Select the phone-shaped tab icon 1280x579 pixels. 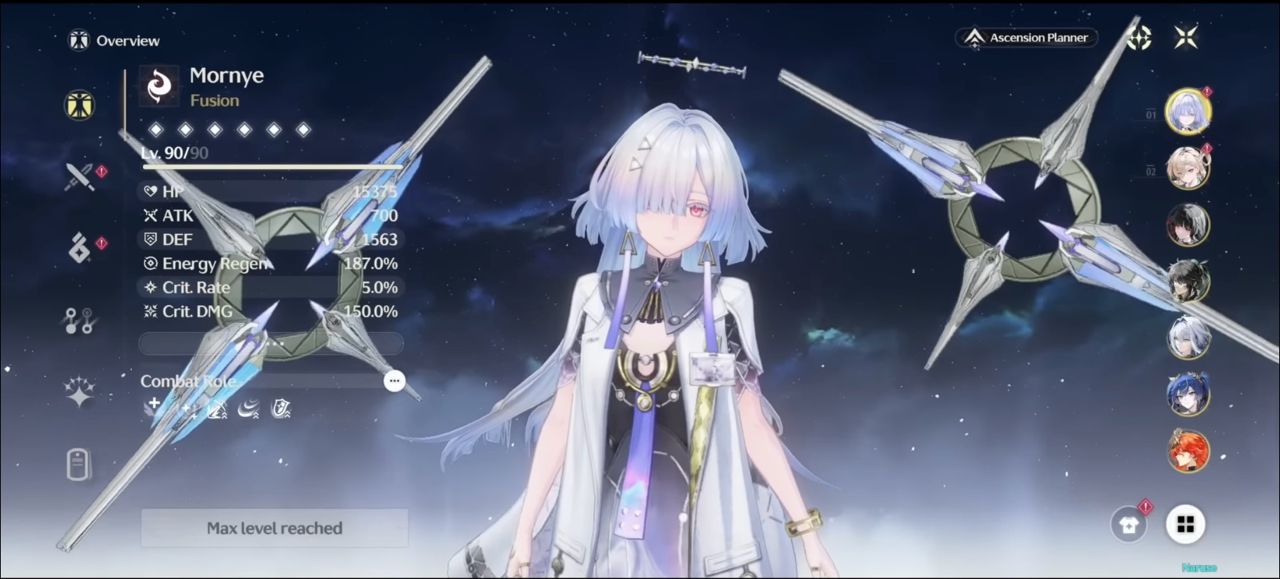[x=79, y=464]
